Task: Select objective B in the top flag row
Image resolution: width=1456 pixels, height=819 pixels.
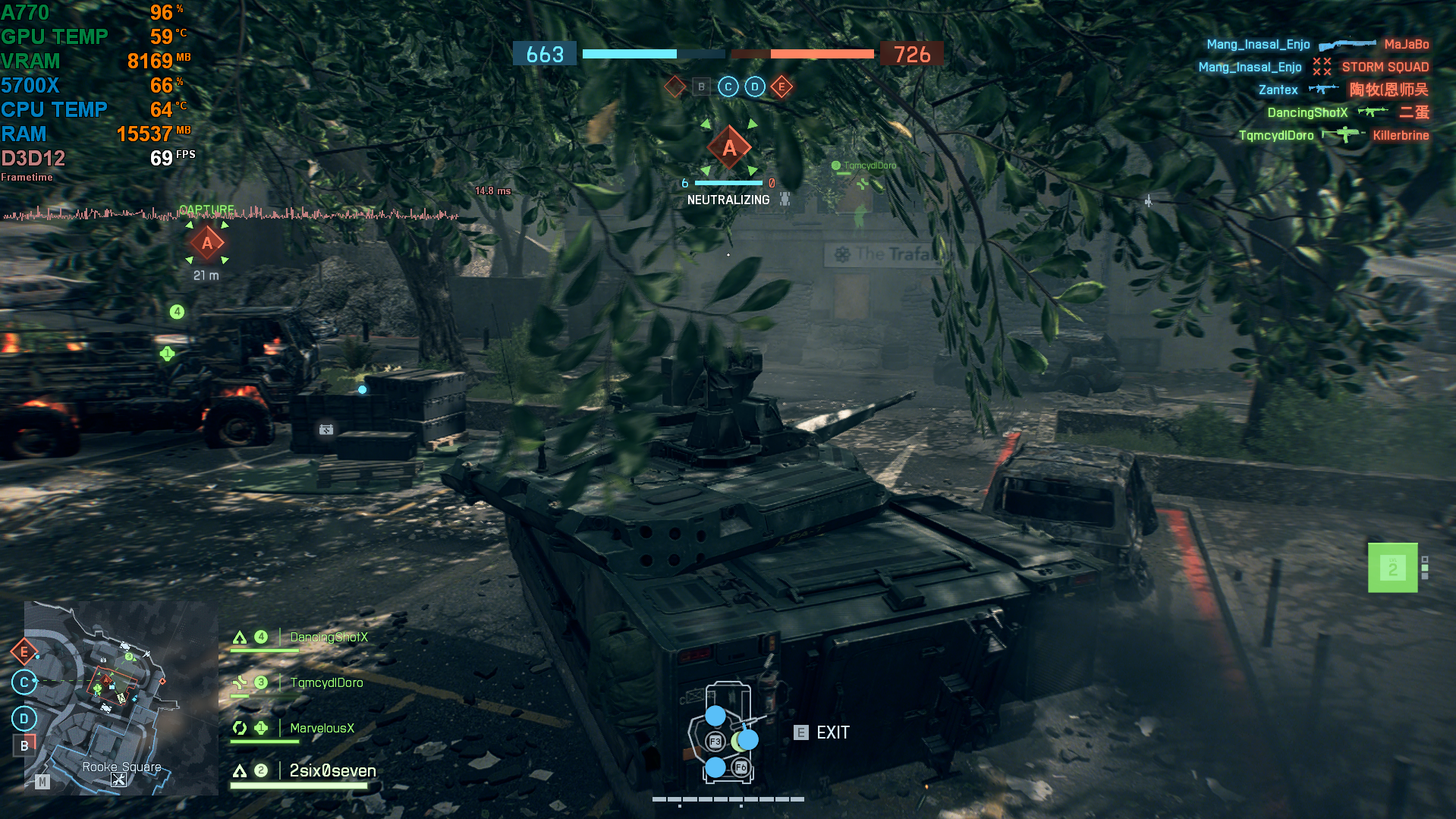Action: pos(702,87)
